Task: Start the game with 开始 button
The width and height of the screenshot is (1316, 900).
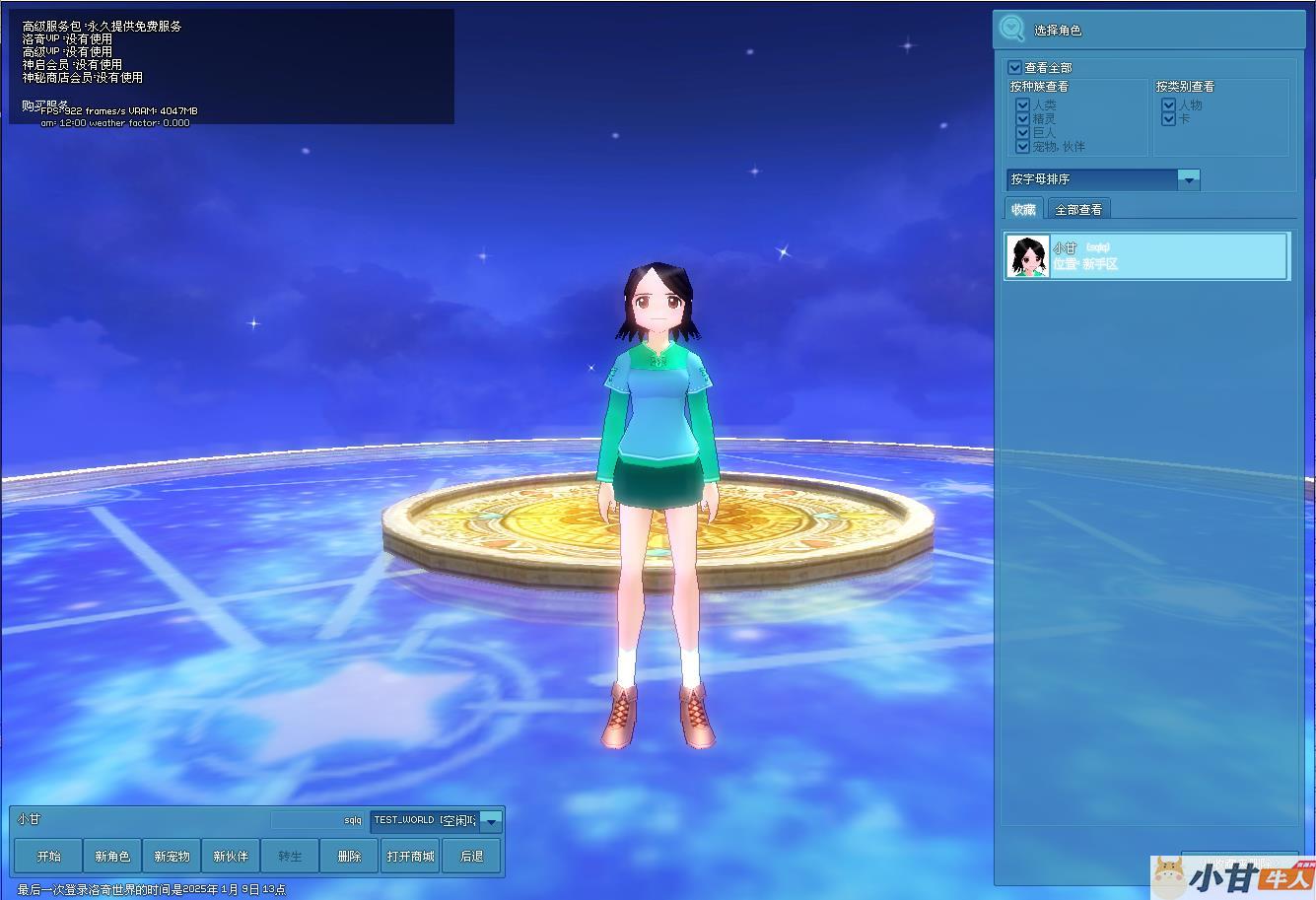Action: 48,856
